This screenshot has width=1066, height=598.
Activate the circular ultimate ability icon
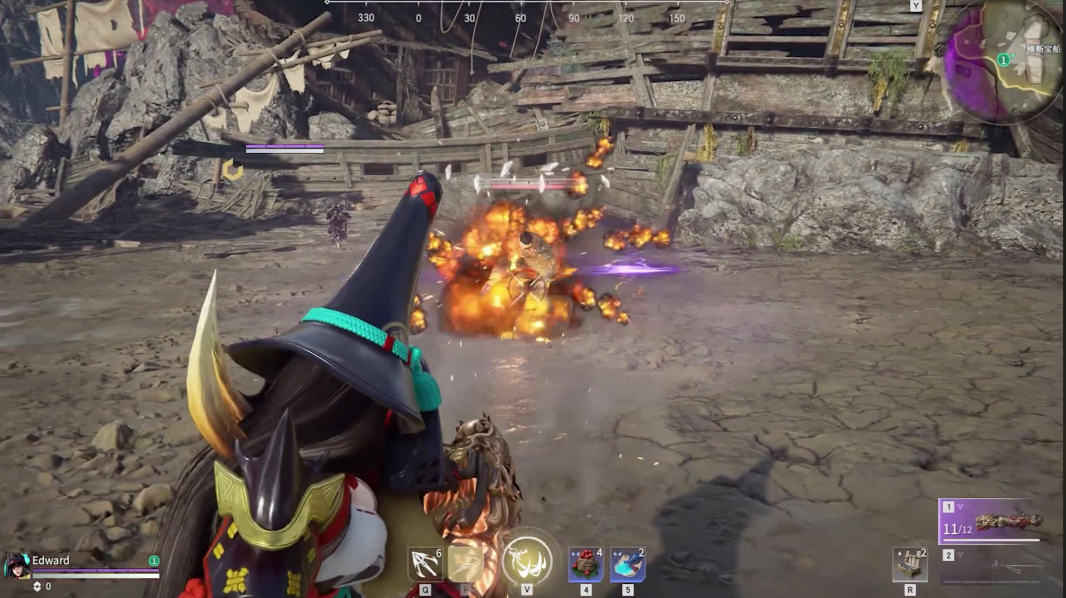tap(527, 560)
